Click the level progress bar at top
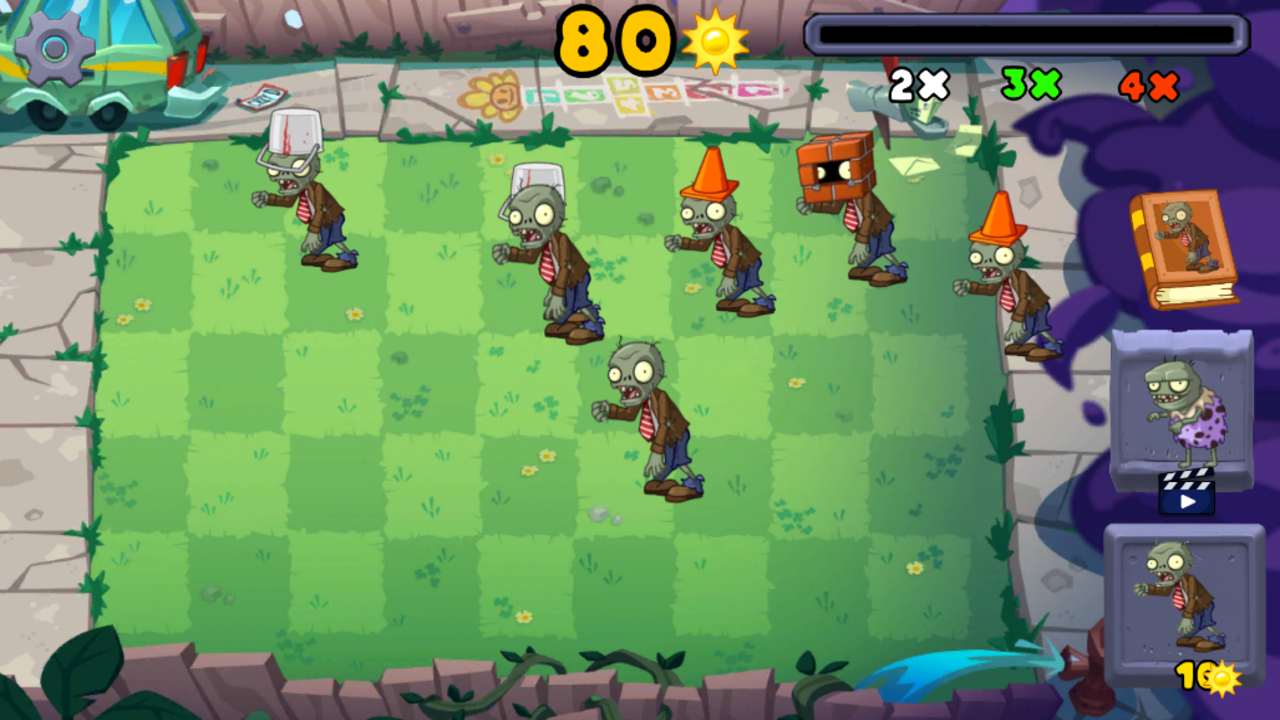This screenshot has width=1280, height=720. point(1025,33)
